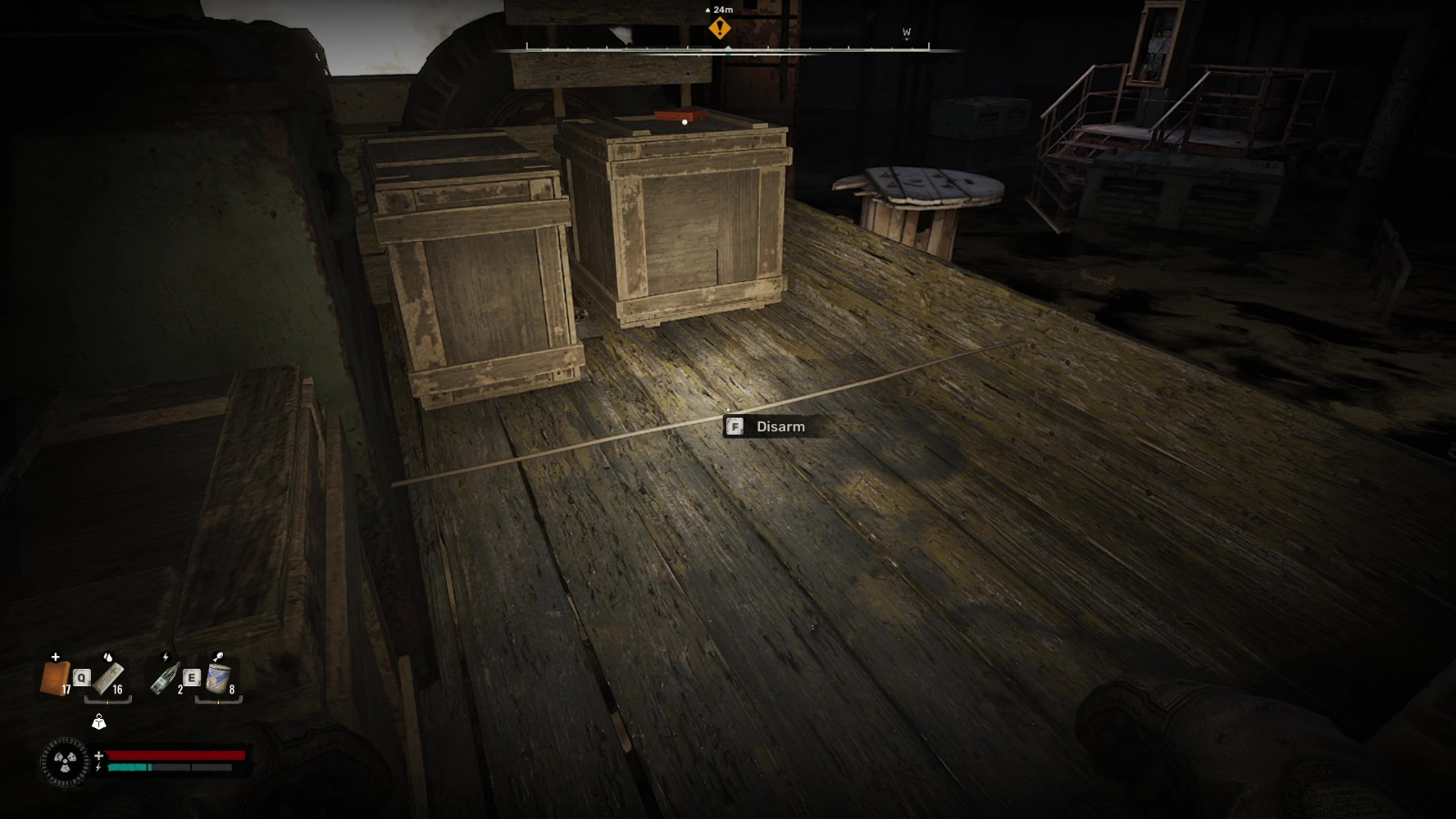Click the red health bar
The image size is (1456, 819).
coord(177,755)
